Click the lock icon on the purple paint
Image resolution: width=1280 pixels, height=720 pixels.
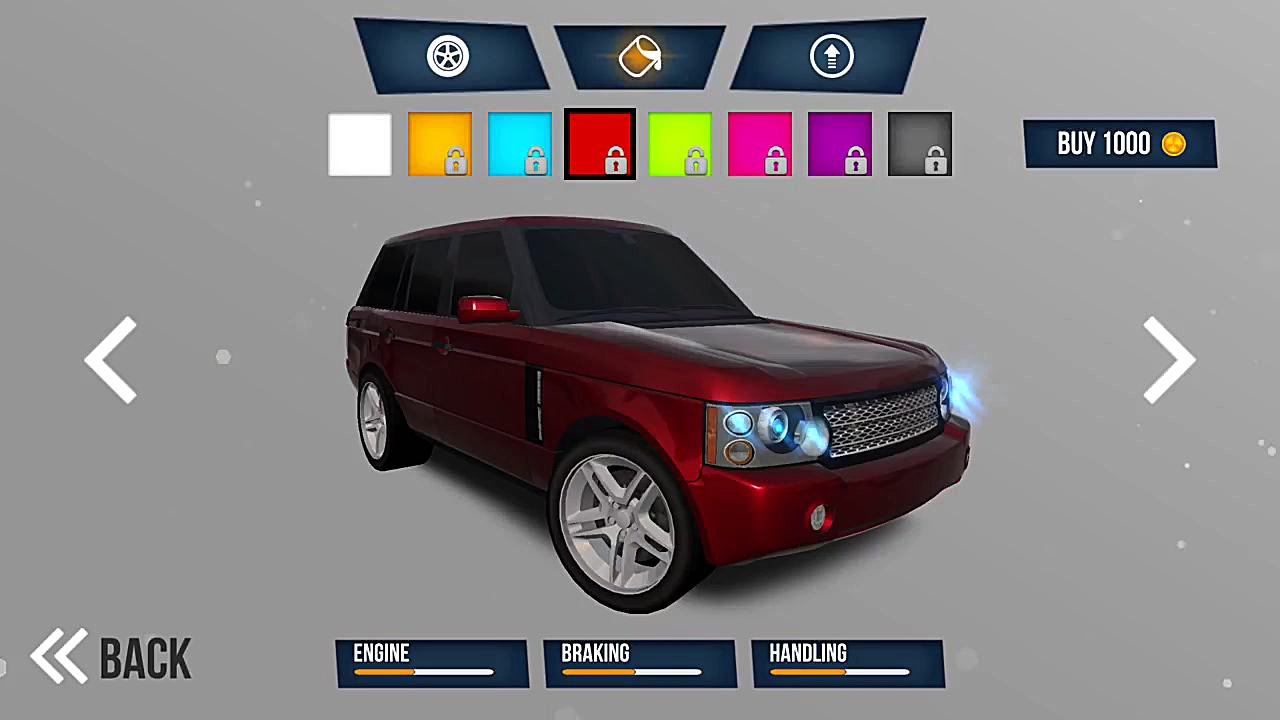[x=855, y=160]
